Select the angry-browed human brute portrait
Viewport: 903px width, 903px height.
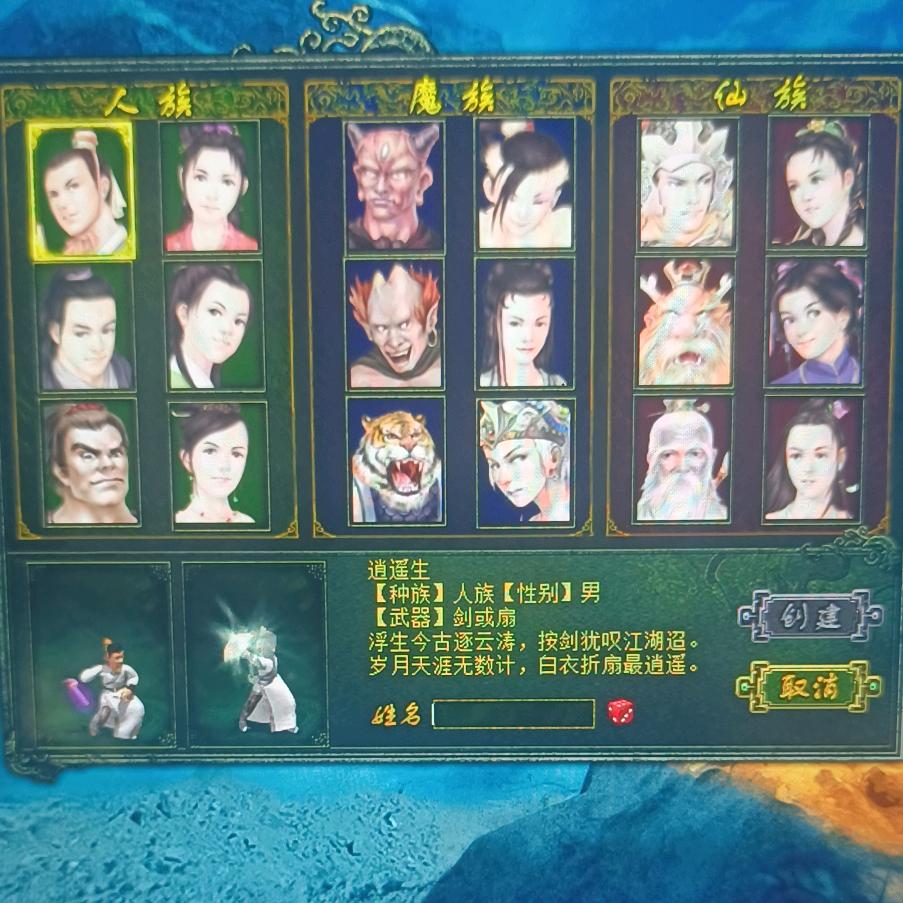coord(89,462)
